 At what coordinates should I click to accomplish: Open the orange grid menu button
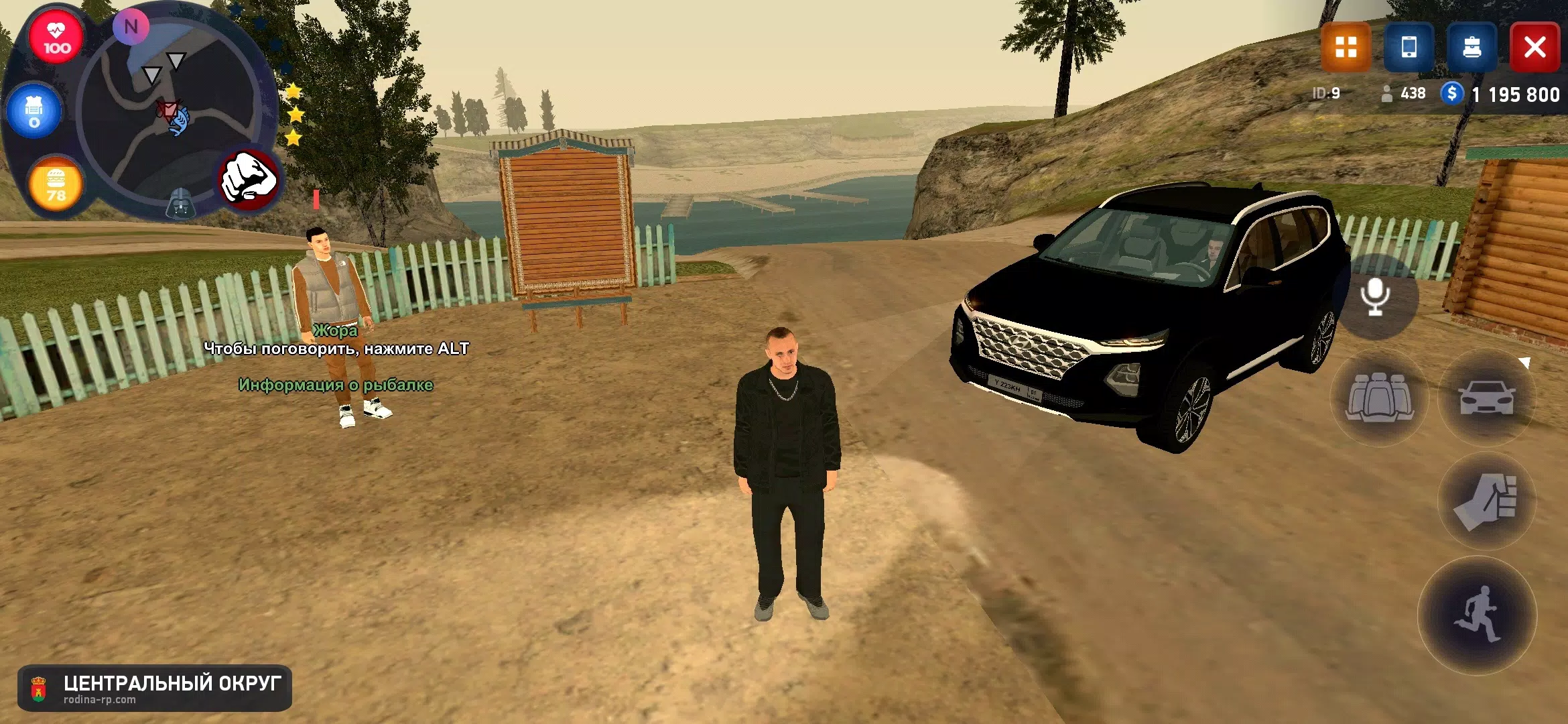[x=1346, y=48]
